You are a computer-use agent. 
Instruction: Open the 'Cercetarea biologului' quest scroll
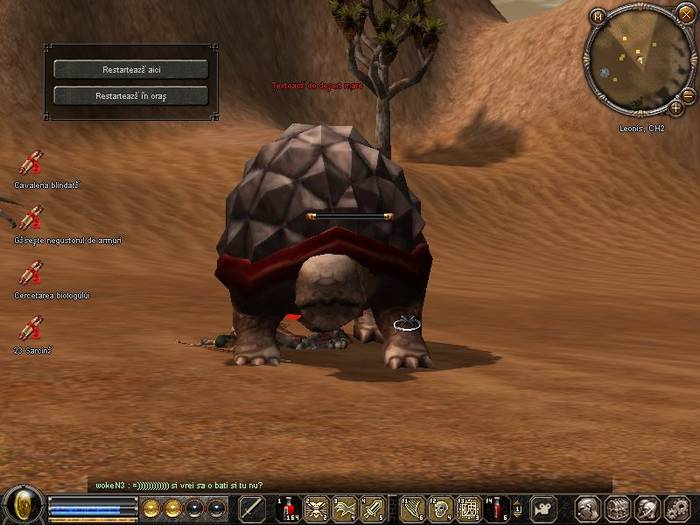pos(31,273)
